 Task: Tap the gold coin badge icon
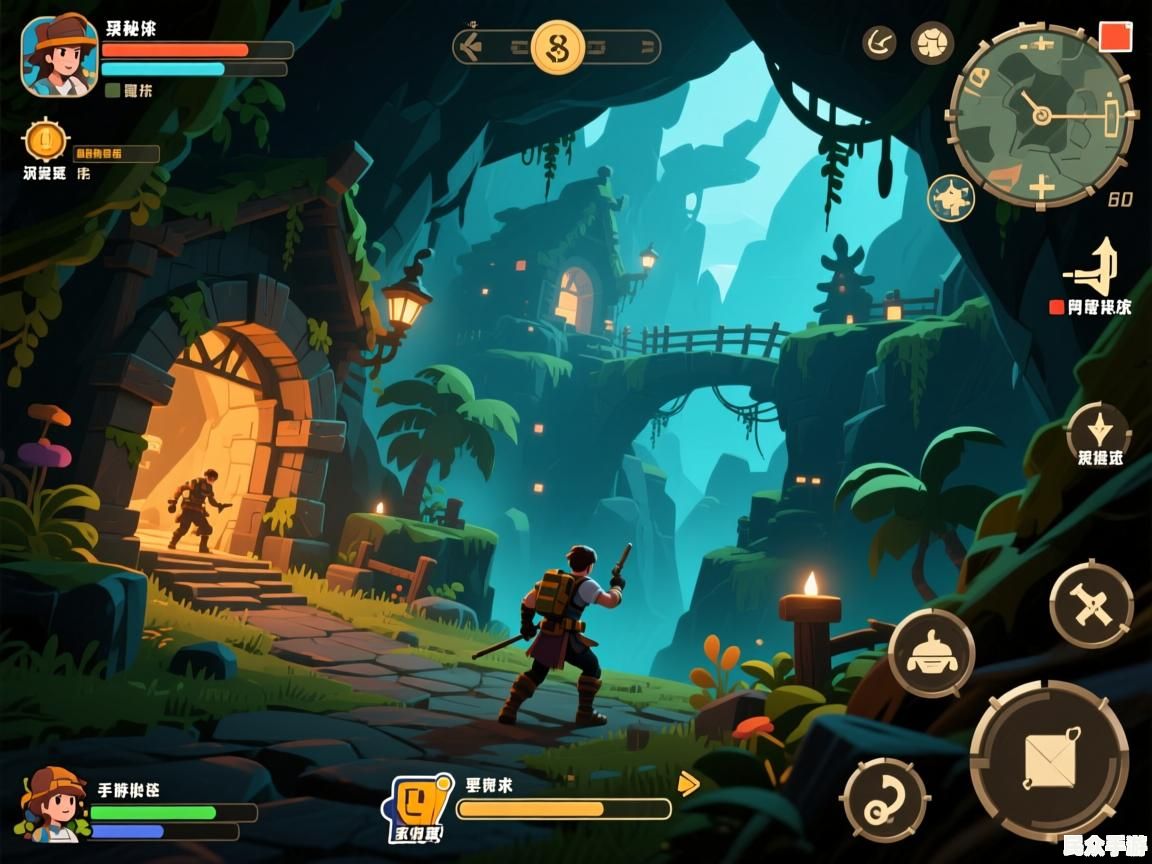click(x=45, y=141)
